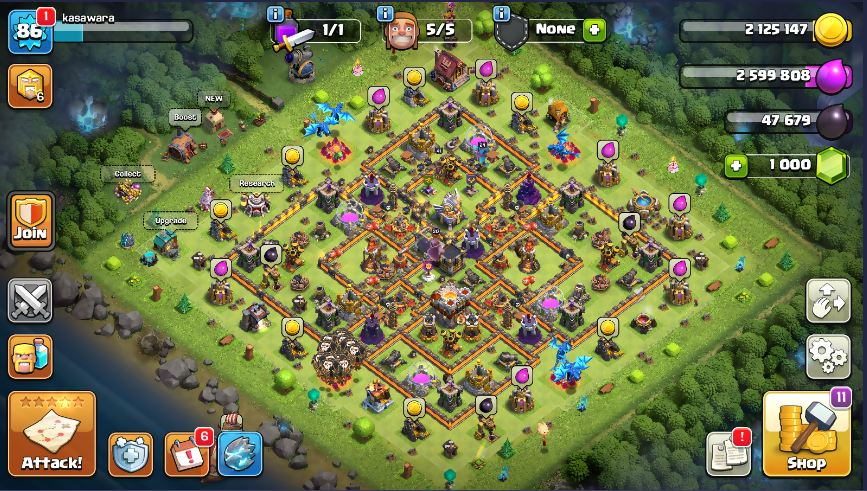This screenshot has width=867, height=491.
Task: Add a shield using plus beside None
Action: pos(595,29)
